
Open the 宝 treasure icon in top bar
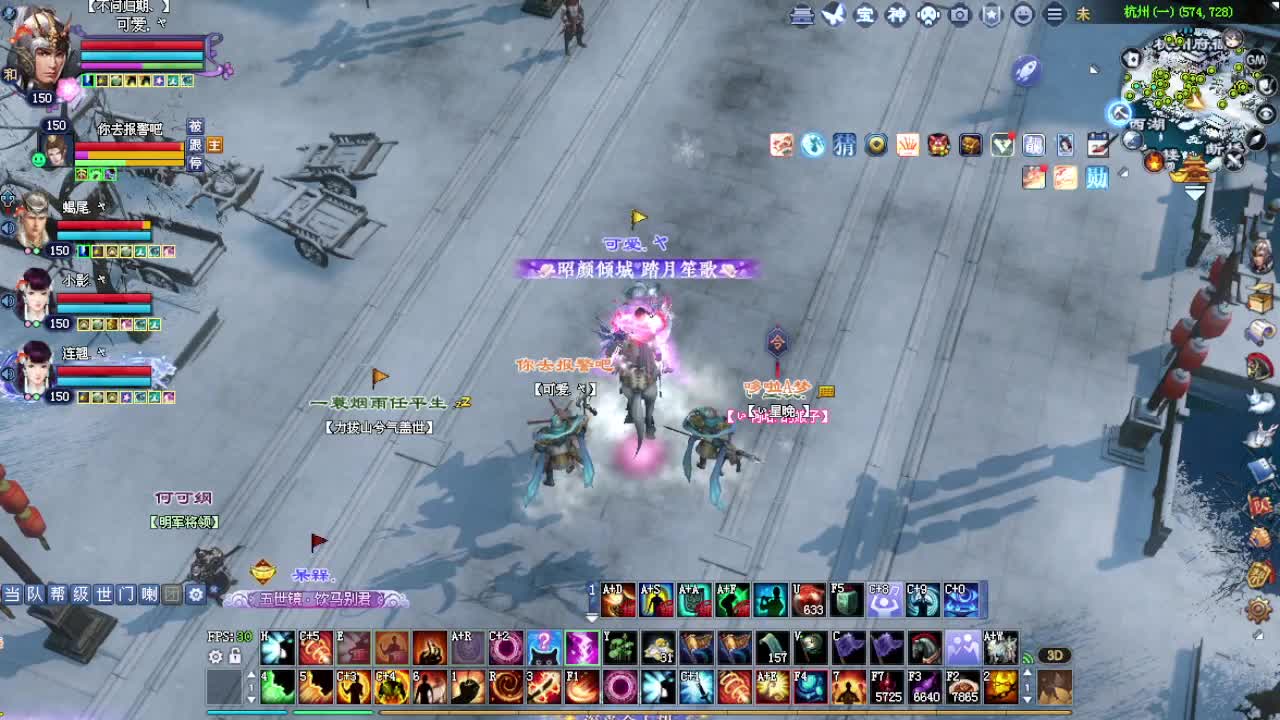click(865, 15)
